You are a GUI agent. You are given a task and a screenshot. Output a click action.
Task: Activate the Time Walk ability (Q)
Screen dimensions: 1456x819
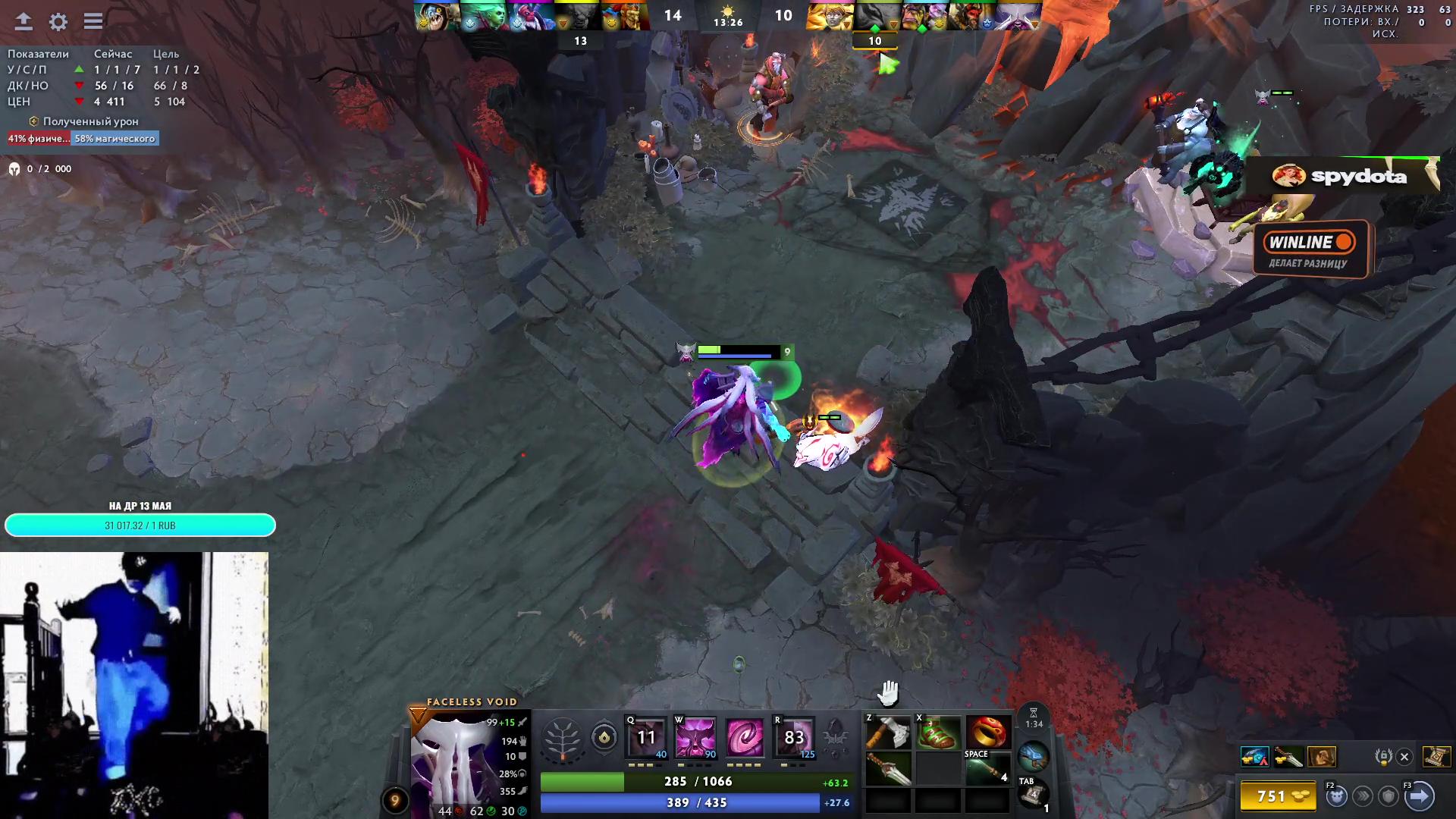[x=645, y=736]
